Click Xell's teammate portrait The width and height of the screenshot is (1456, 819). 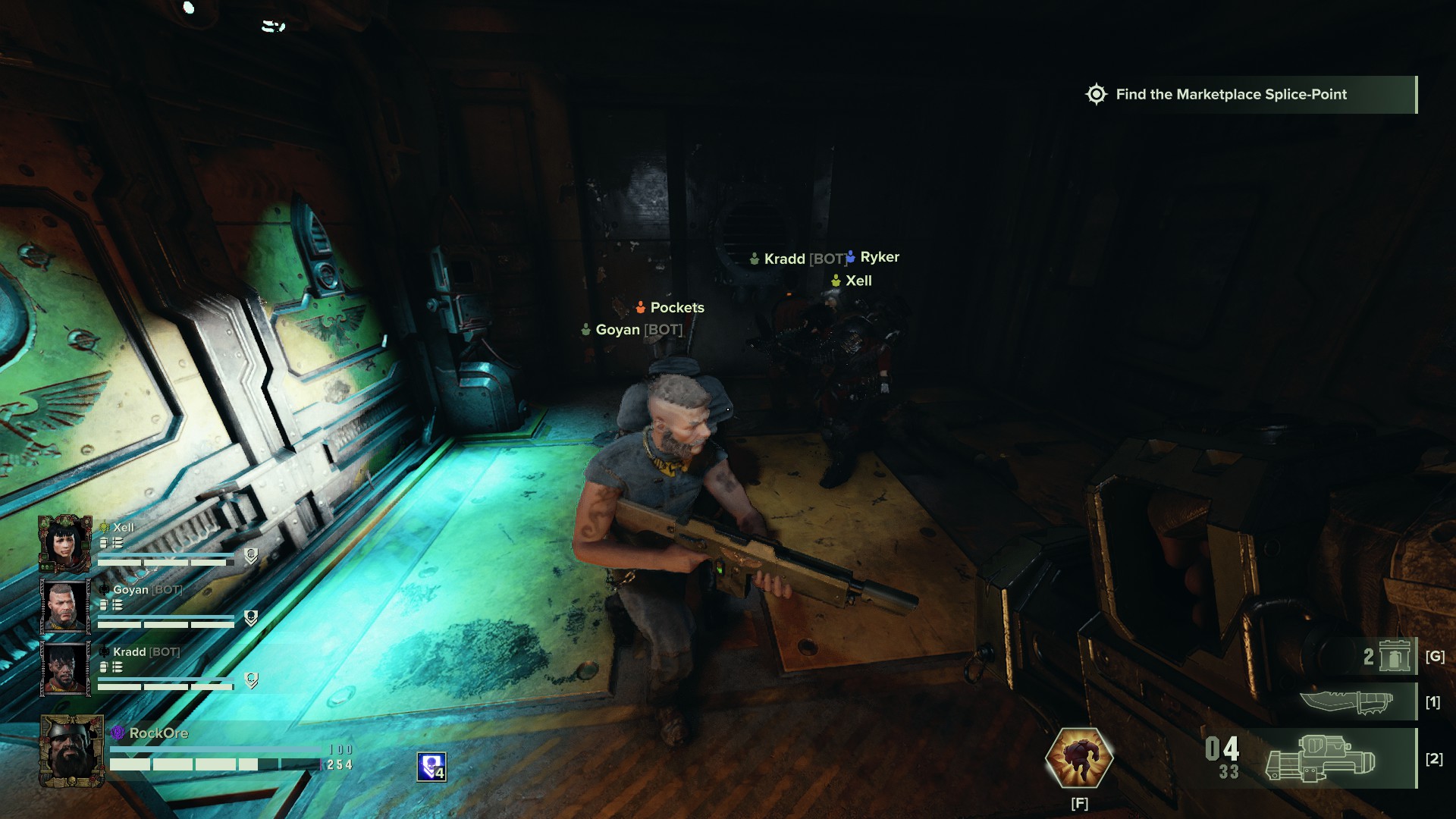[65, 544]
